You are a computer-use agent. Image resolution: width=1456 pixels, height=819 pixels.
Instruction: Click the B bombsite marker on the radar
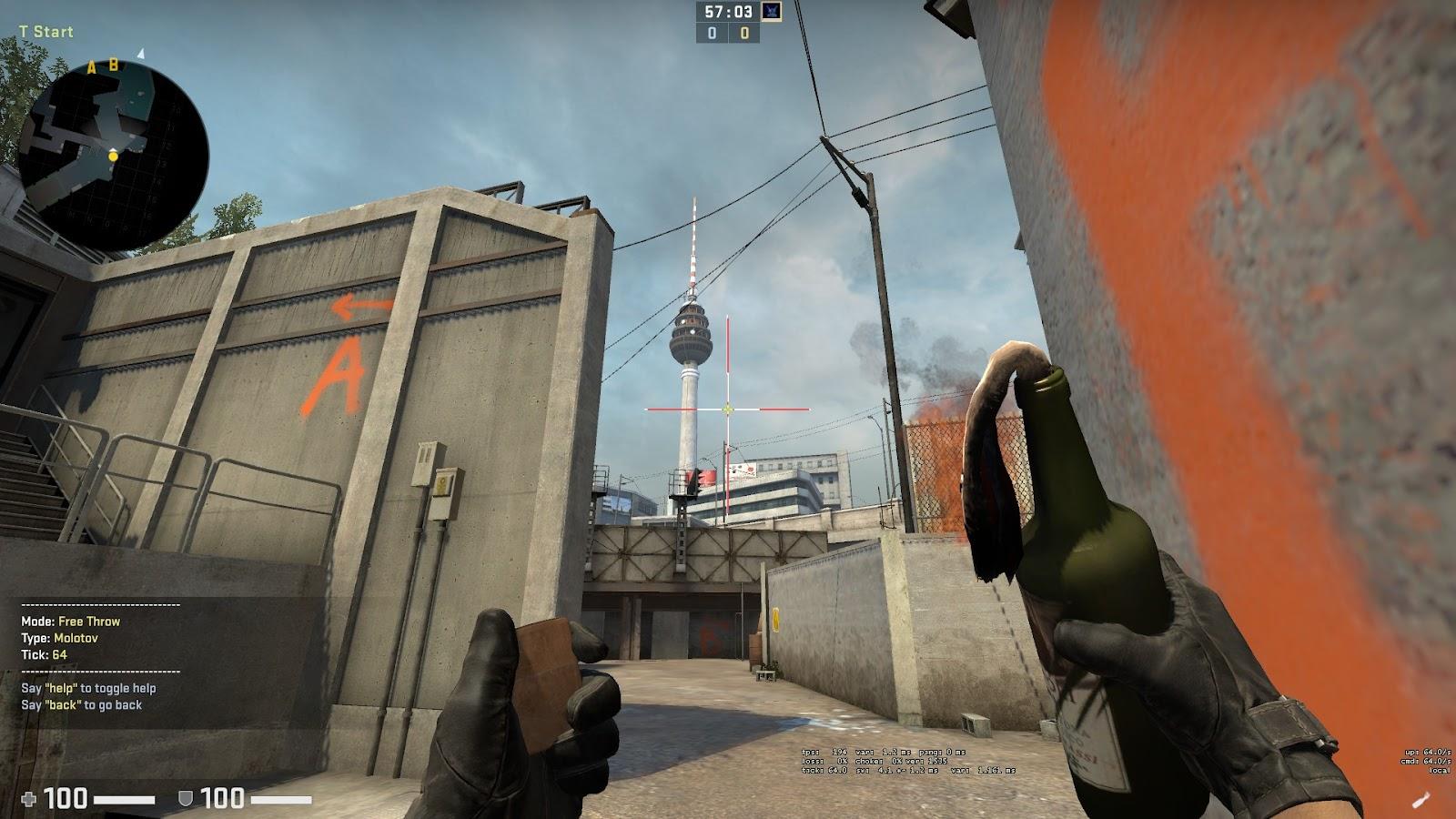(x=113, y=65)
